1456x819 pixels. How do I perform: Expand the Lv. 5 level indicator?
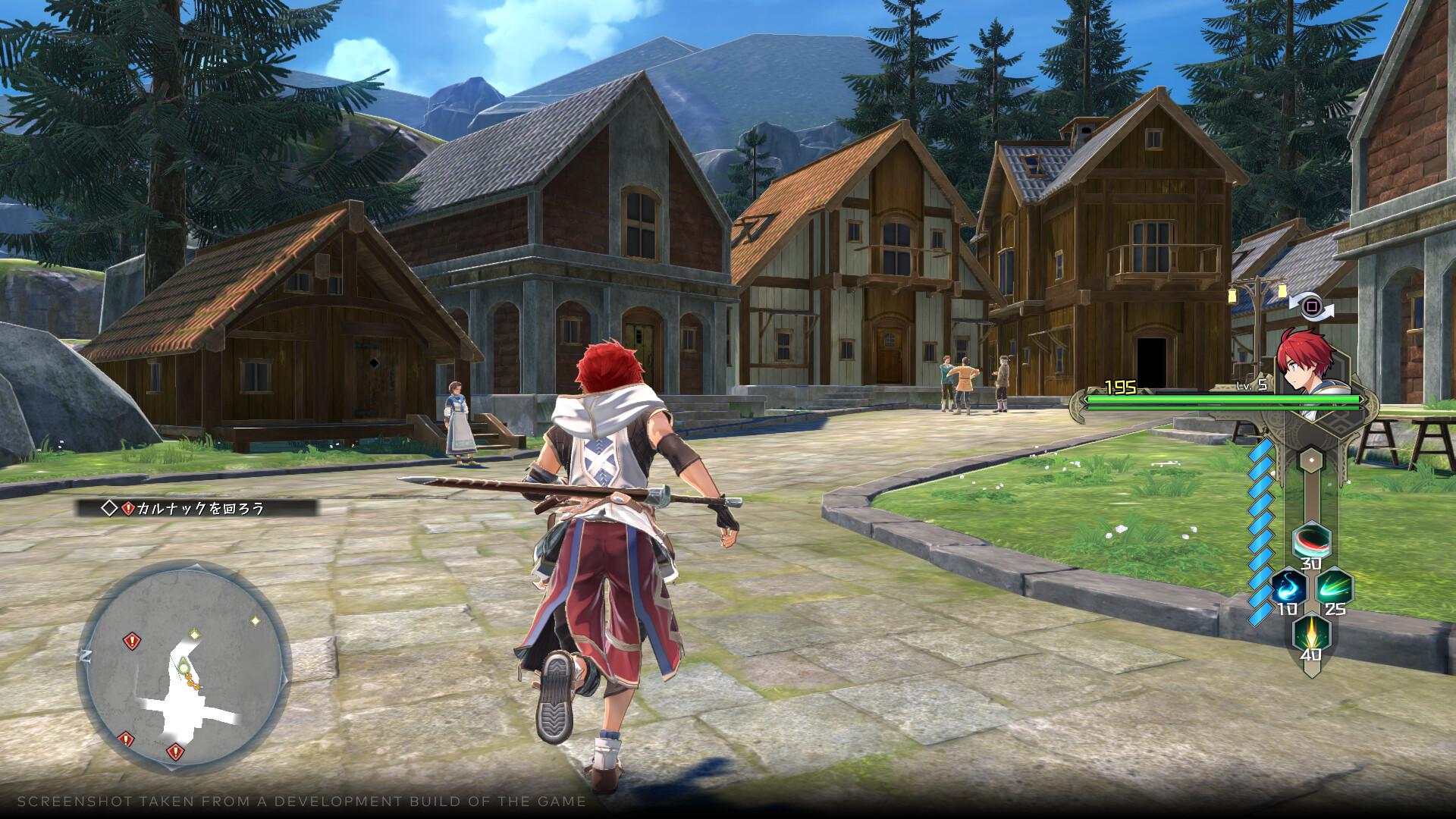tap(1252, 385)
